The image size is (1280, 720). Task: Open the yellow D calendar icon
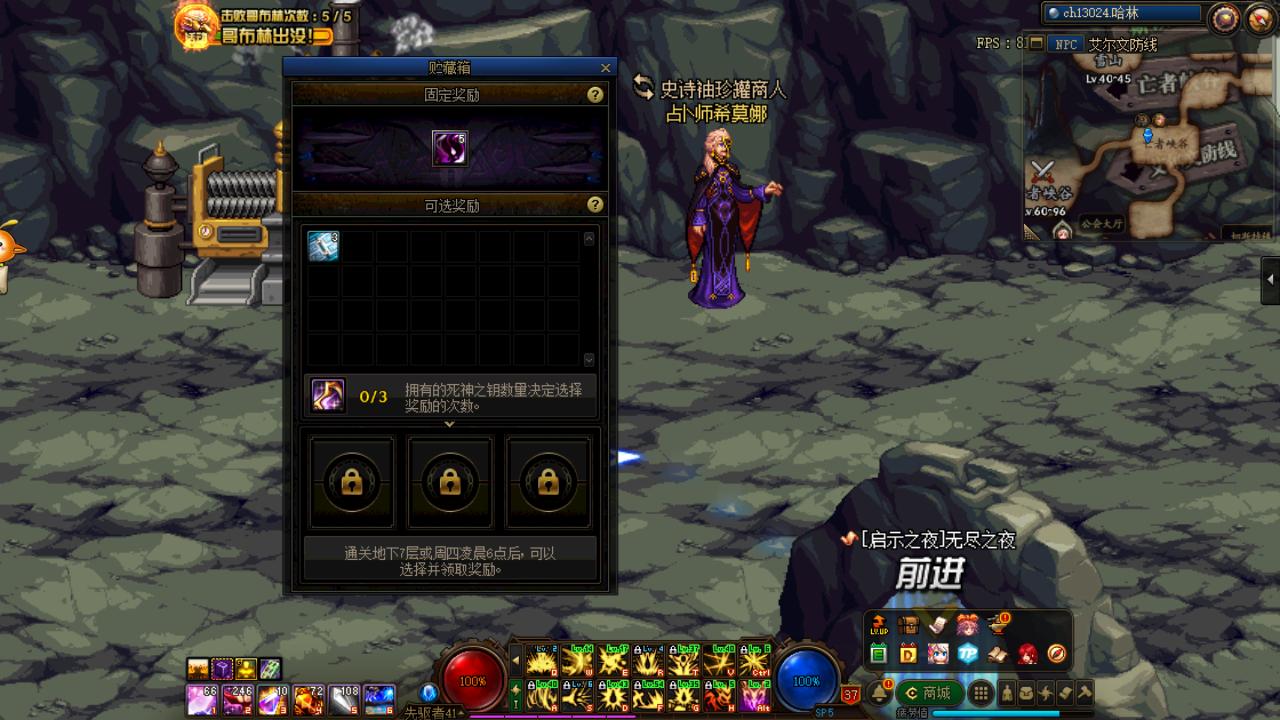coord(908,654)
